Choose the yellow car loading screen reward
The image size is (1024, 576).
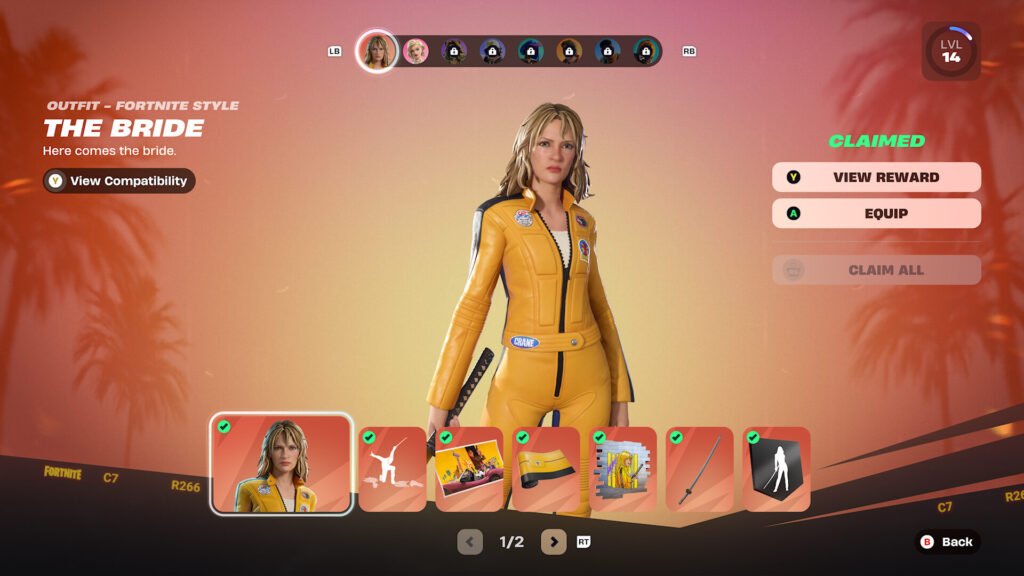coord(469,469)
